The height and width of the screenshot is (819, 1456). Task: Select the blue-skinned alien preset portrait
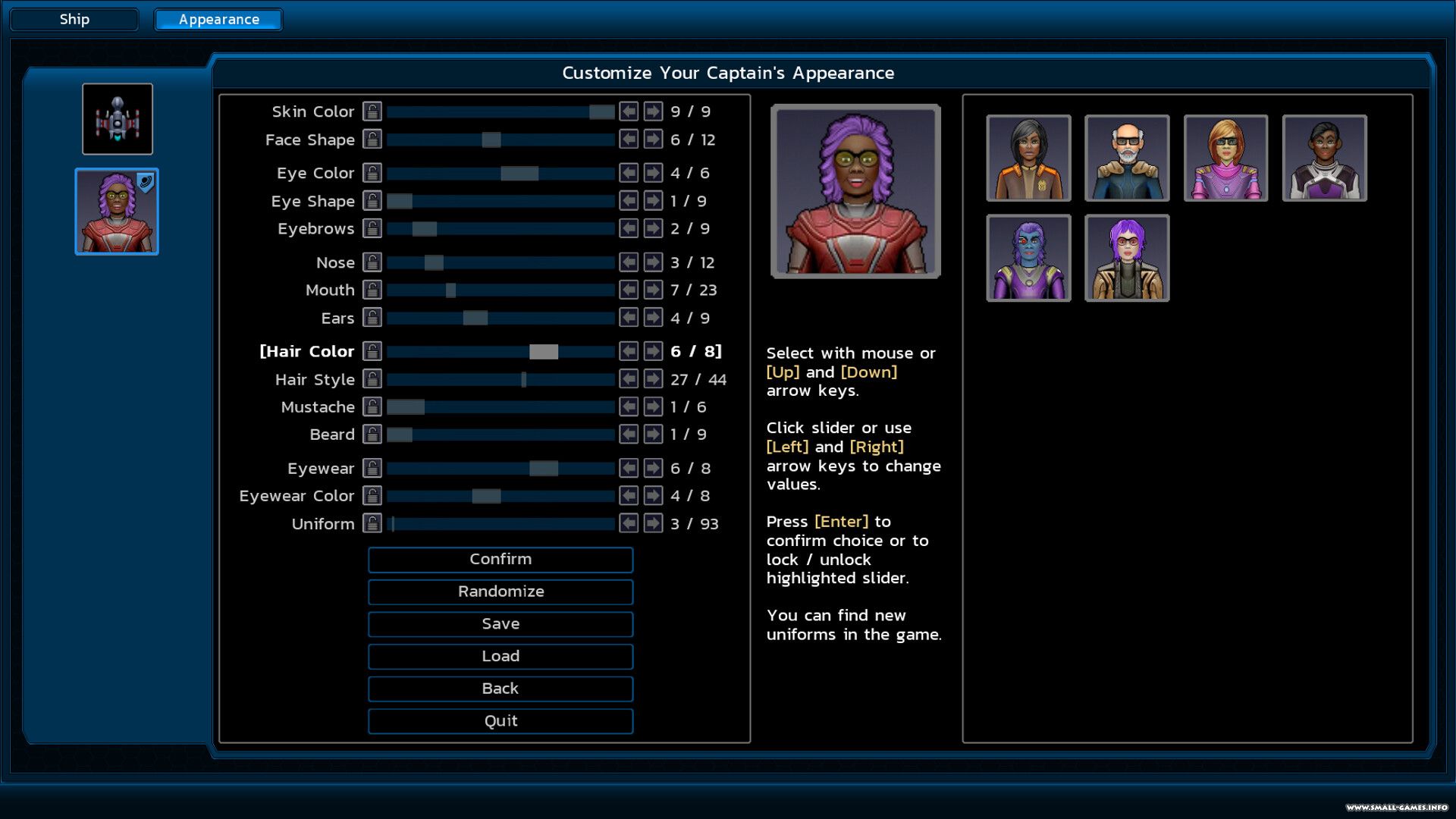(1028, 258)
